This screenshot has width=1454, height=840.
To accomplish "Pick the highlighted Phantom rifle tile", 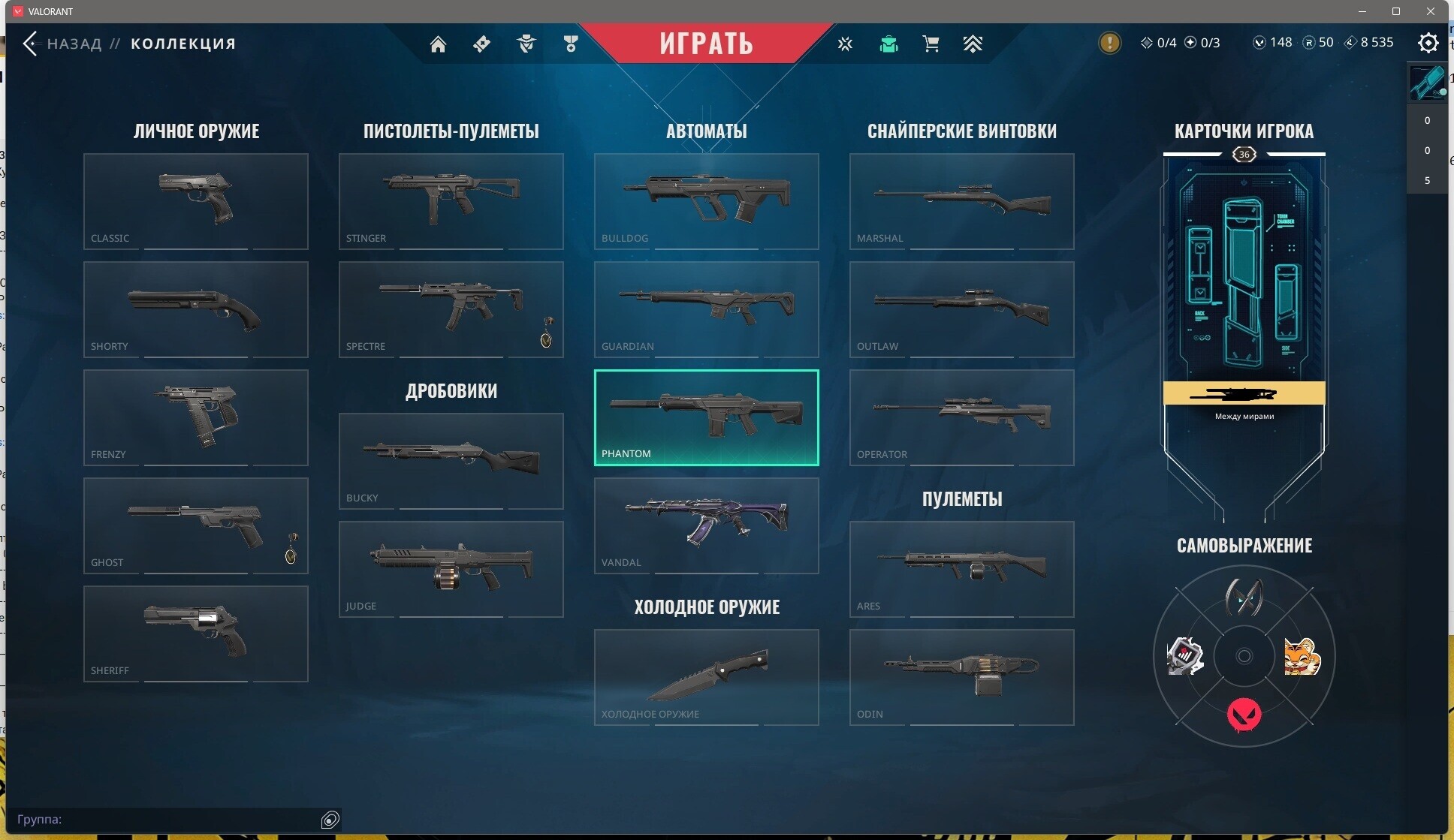I will tap(706, 417).
